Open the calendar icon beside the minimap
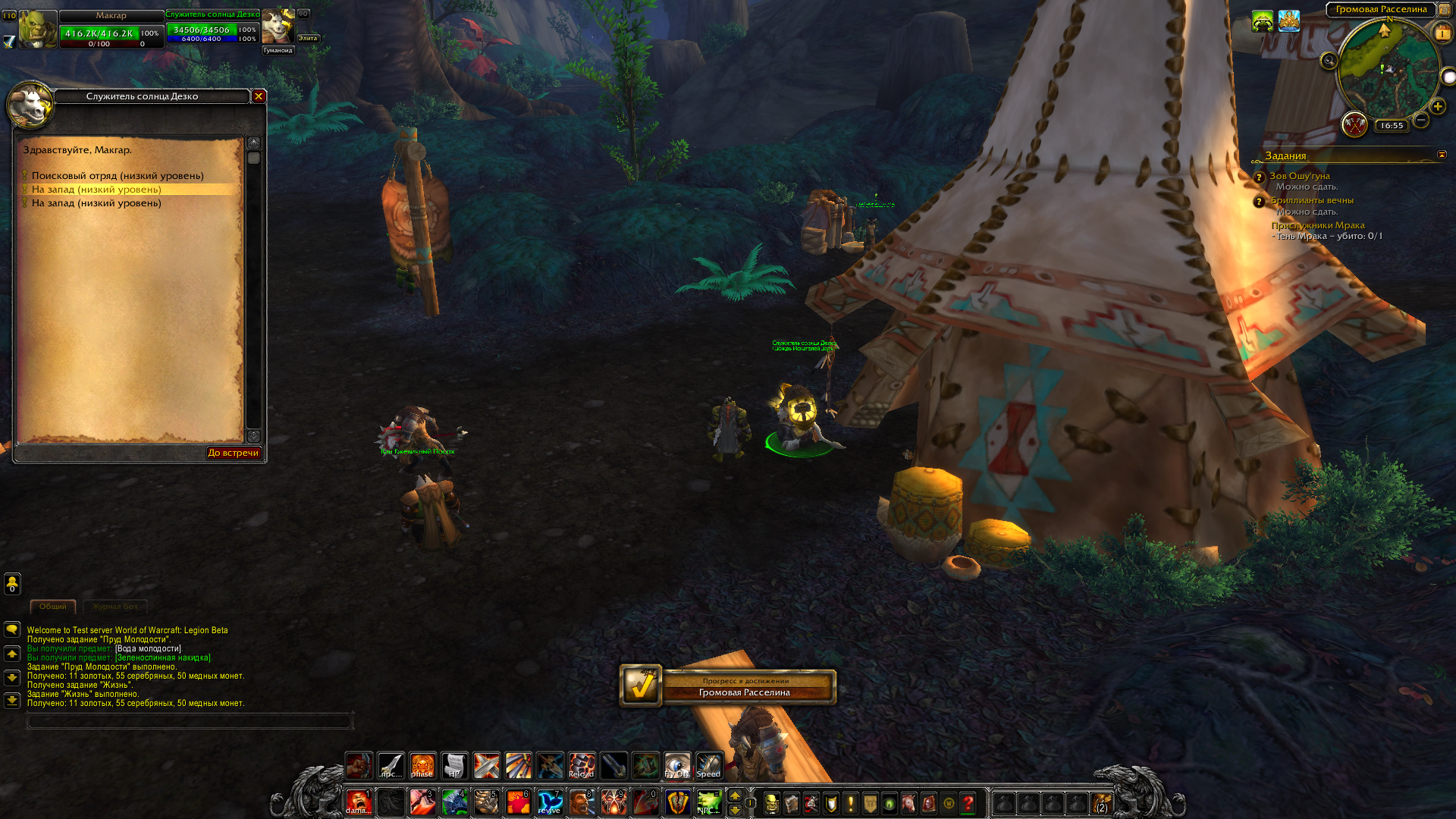1456x819 pixels. (x=1442, y=33)
